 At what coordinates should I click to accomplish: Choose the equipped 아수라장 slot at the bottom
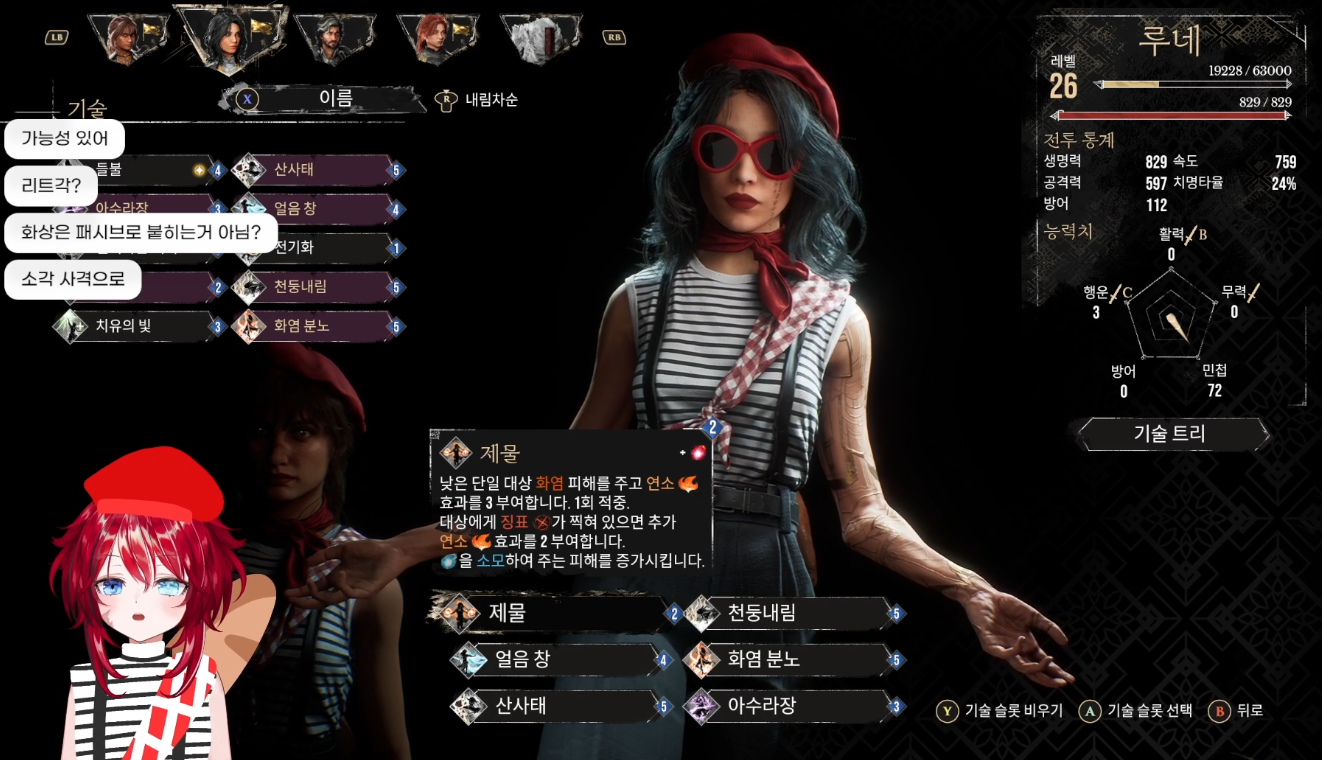[x=790, y=707]
